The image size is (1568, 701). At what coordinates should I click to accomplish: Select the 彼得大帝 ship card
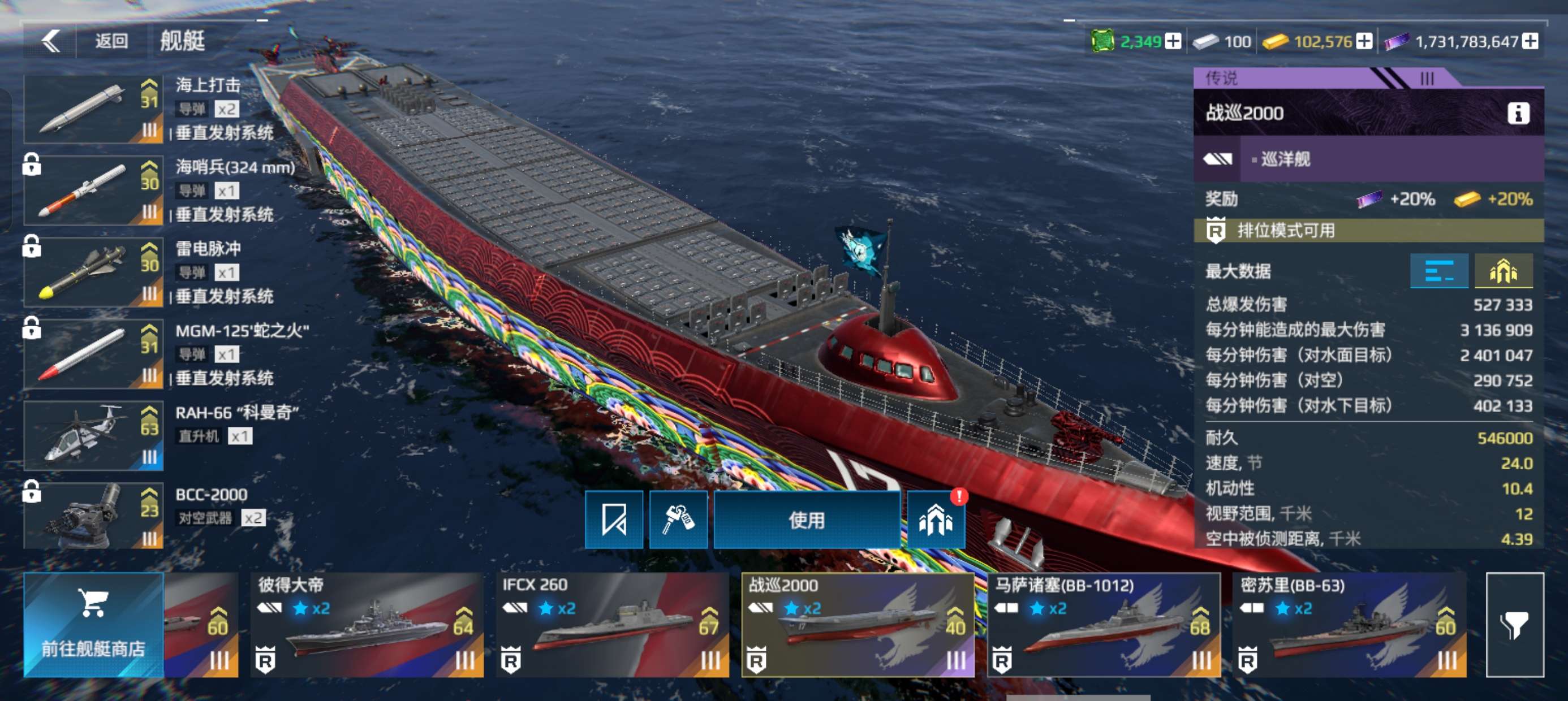(368, 625)
